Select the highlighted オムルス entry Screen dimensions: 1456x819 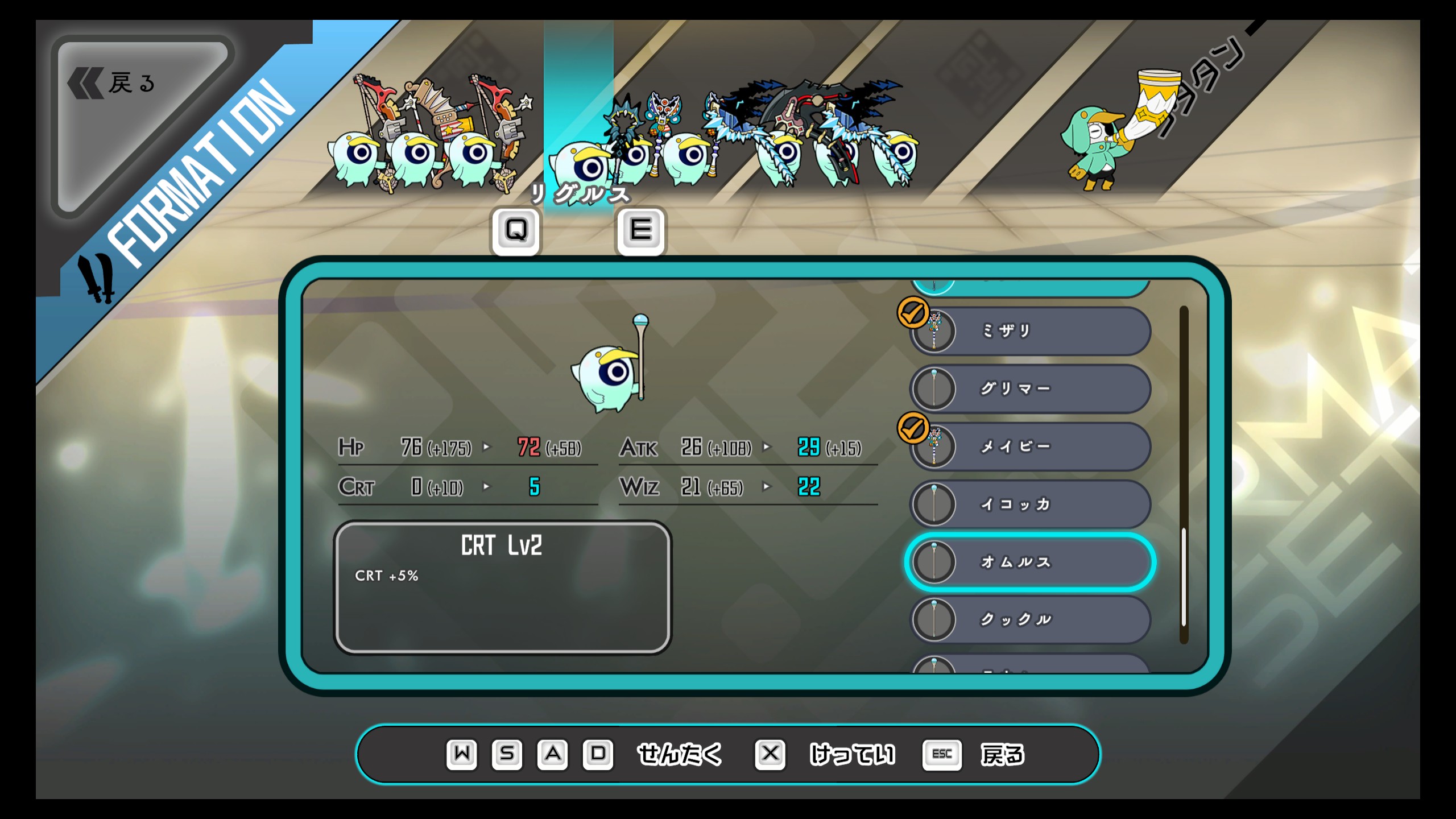(x=1031, y=562)
